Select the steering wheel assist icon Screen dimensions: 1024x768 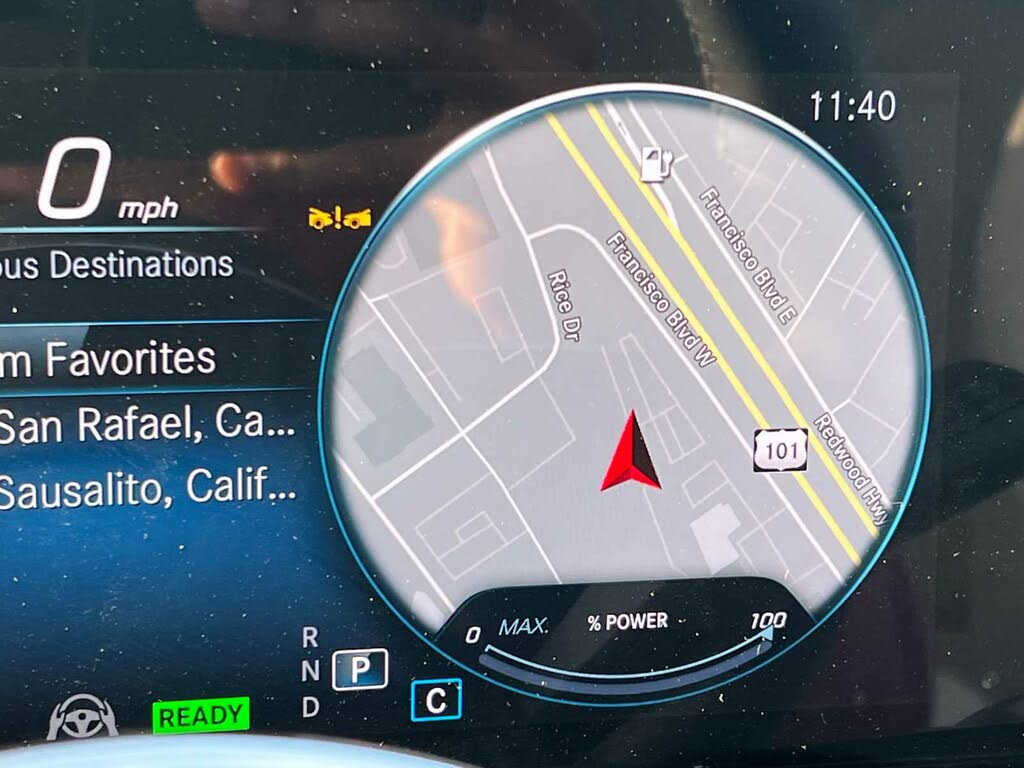click(x=82, y=717)
